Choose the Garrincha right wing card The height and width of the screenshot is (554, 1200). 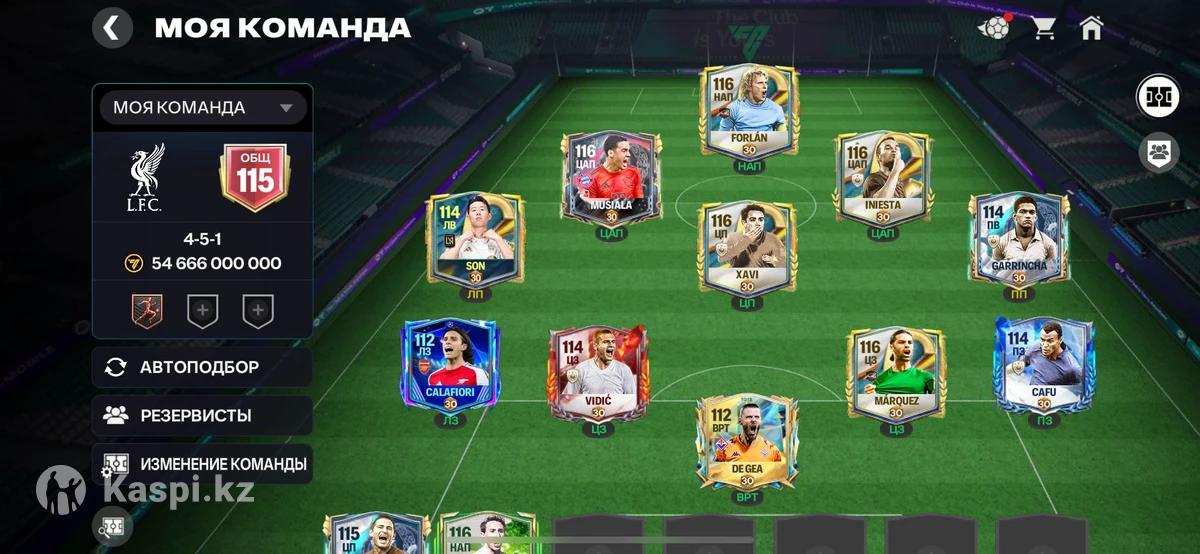[1018, 240]
